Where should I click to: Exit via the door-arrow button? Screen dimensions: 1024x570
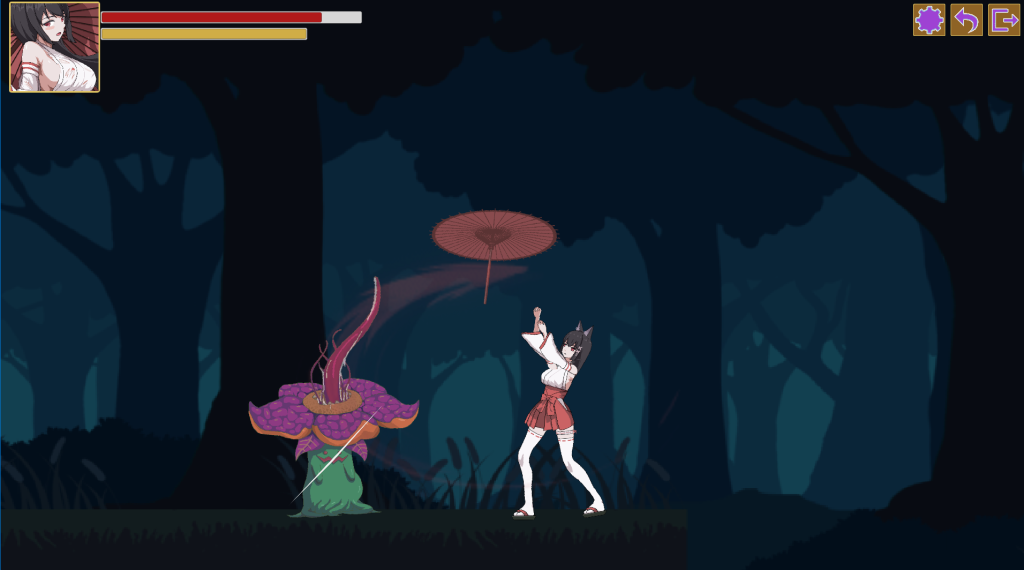pos(1003,20)
